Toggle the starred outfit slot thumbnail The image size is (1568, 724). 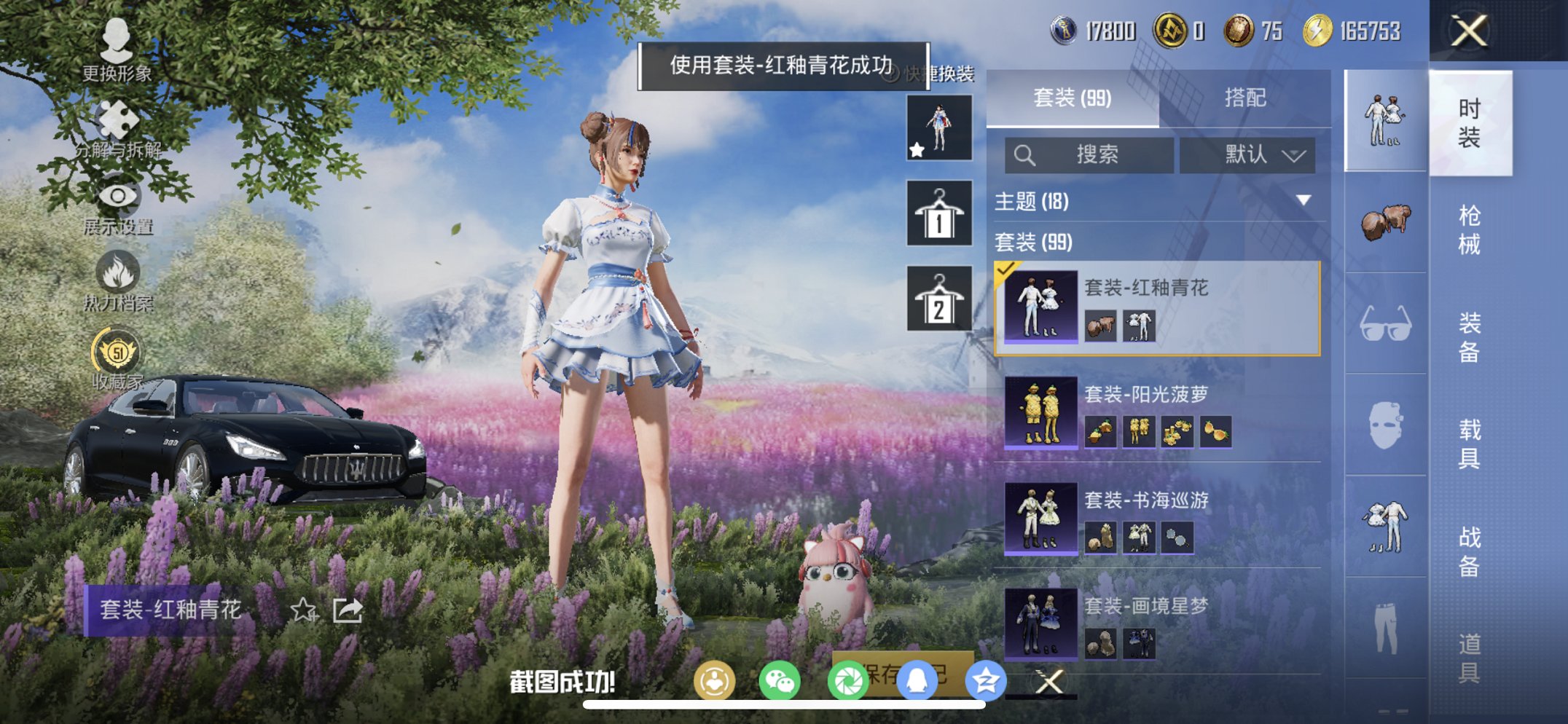(939, 133)
